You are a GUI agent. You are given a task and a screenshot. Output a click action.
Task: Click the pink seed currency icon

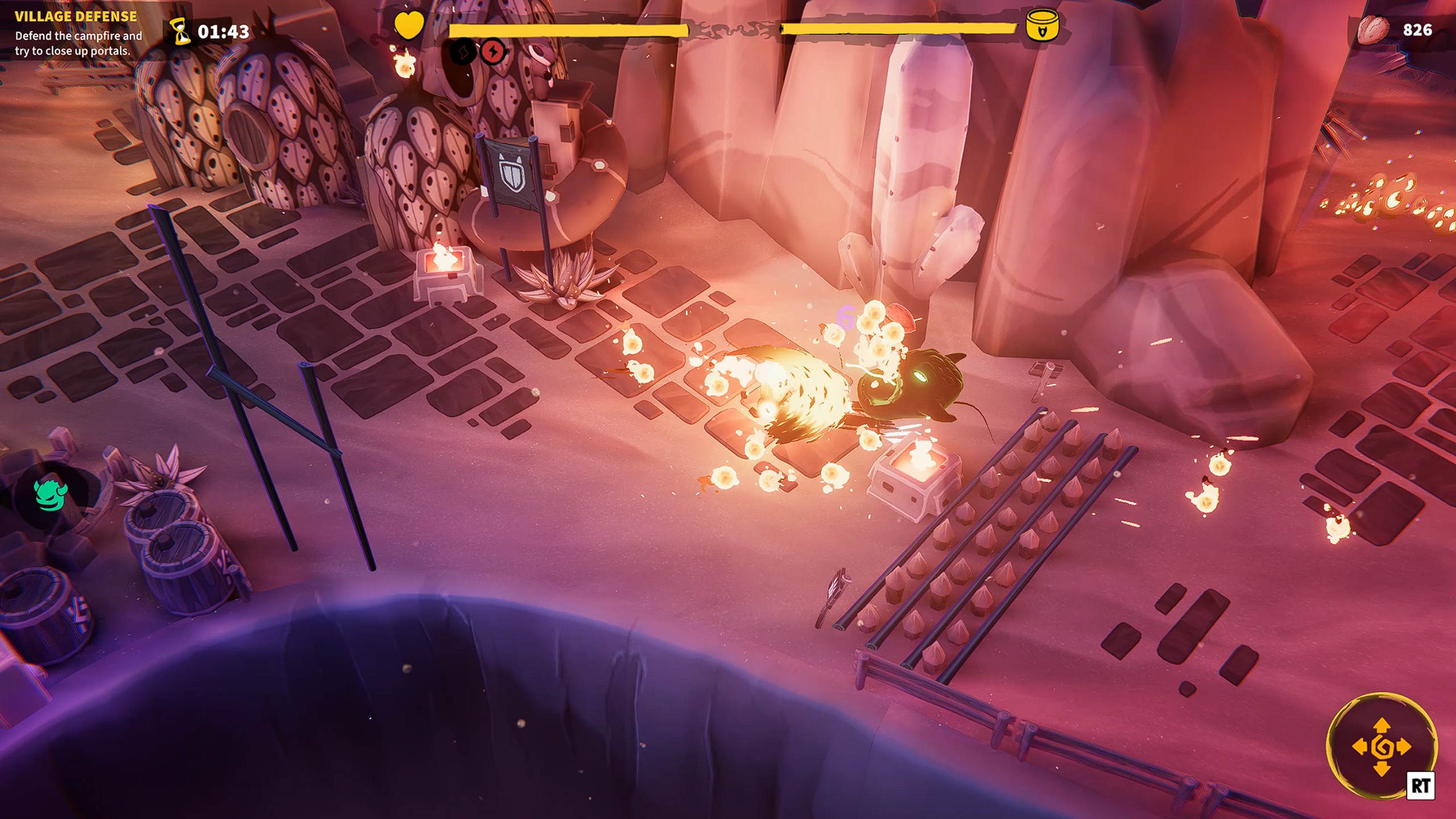pyautogui.click(x=1373, y=30)
